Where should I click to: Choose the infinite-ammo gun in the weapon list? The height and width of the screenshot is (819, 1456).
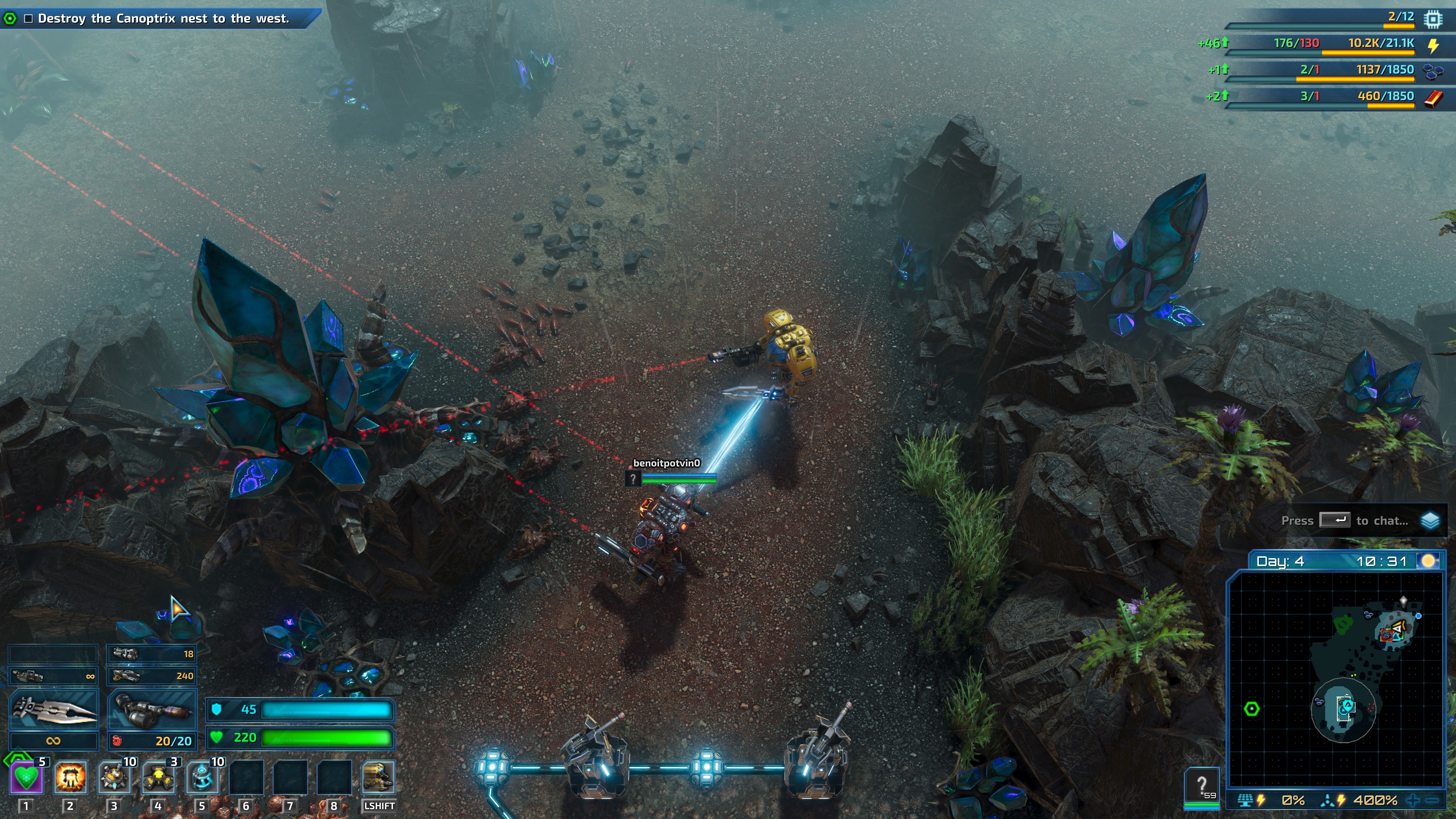(54, 676)
